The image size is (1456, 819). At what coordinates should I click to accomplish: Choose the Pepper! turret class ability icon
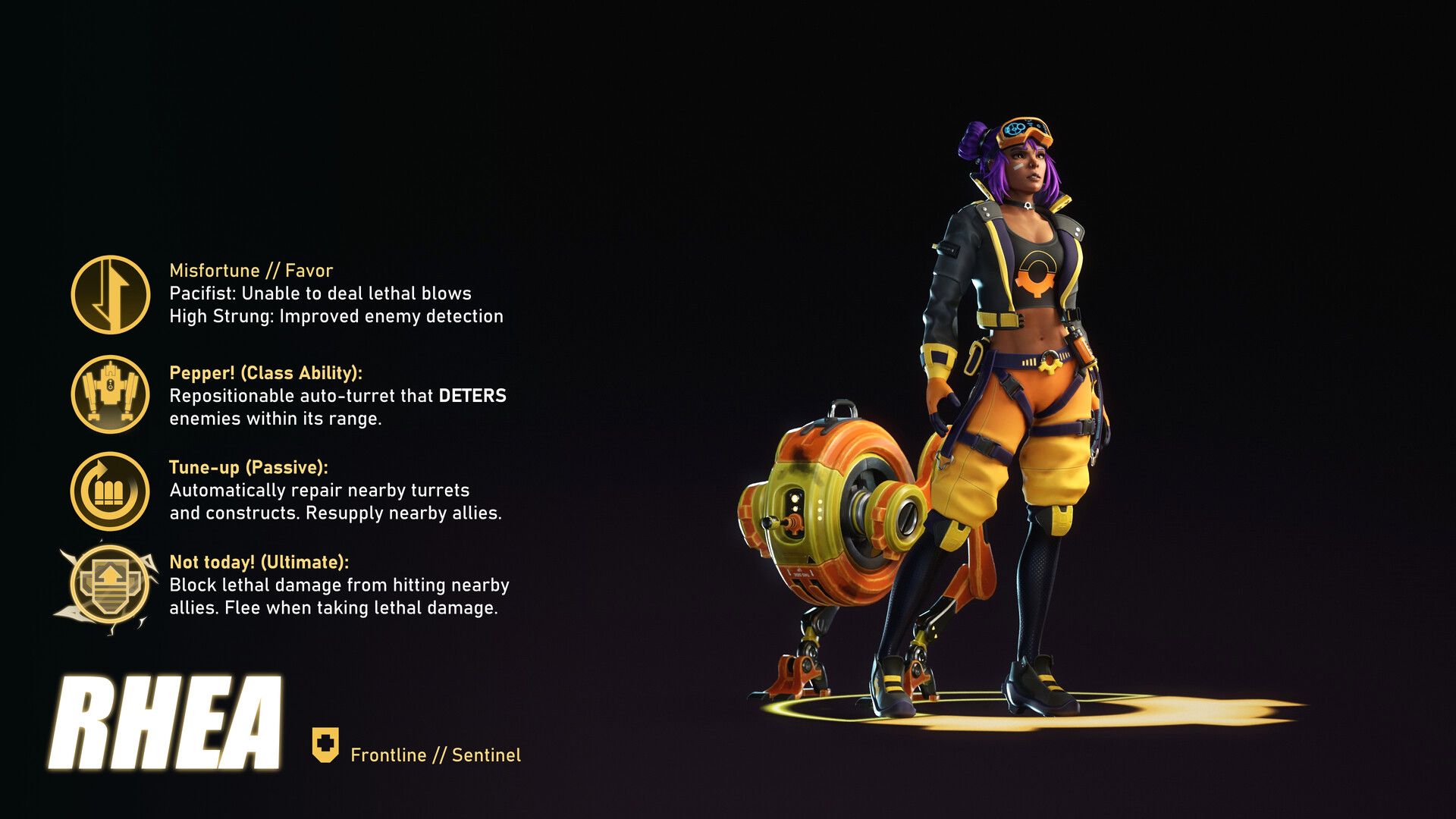pos(111,394)
